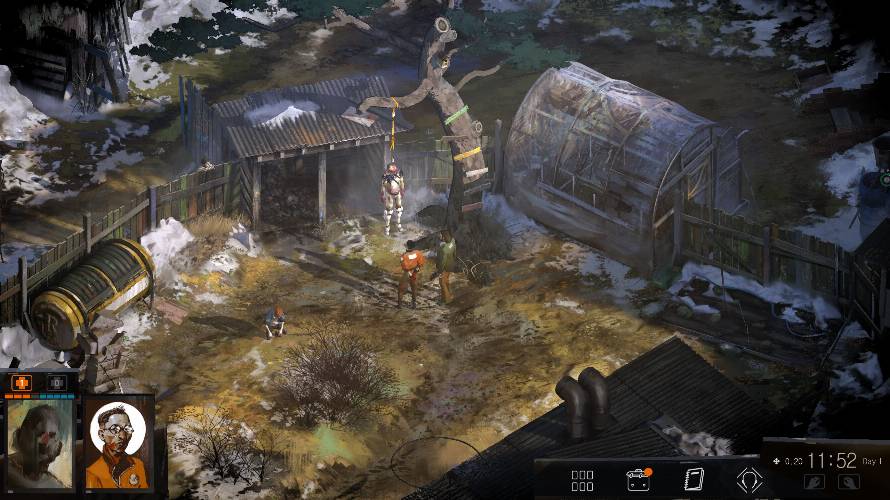This screenshot has width=890, height=500.
Task: Click Kim Kitsuragi's portrait in orange jacket
Action: pyautogui.click(x=117, y=441)
